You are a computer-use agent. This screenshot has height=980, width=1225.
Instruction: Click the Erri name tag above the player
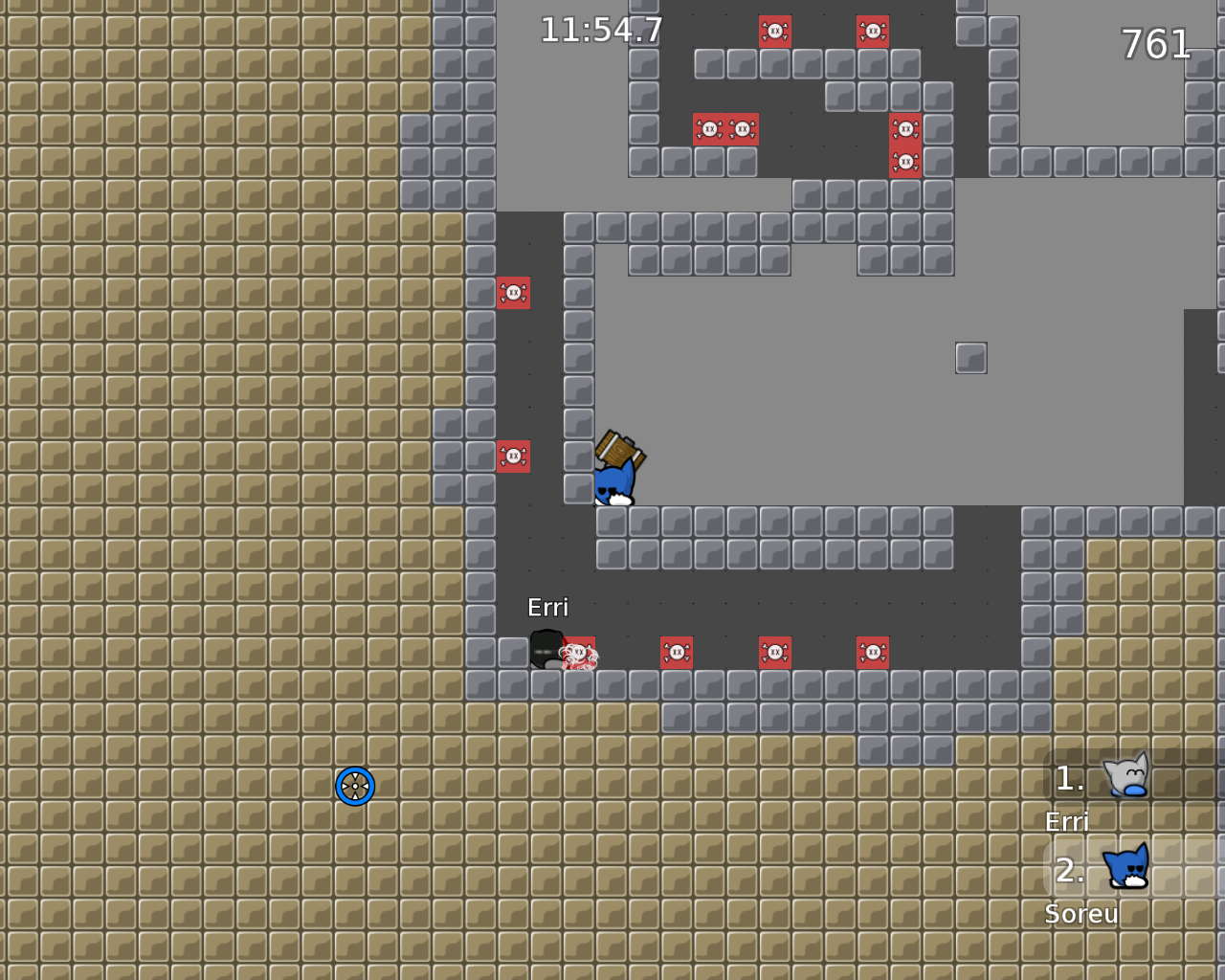click(x=548, y=607)
